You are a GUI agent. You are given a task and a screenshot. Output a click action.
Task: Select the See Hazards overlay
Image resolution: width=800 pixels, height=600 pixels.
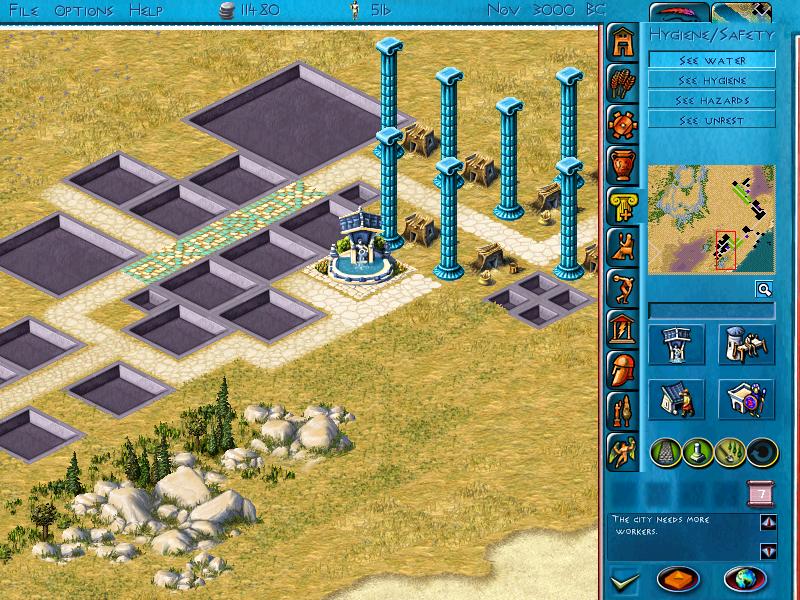(711, 100)
